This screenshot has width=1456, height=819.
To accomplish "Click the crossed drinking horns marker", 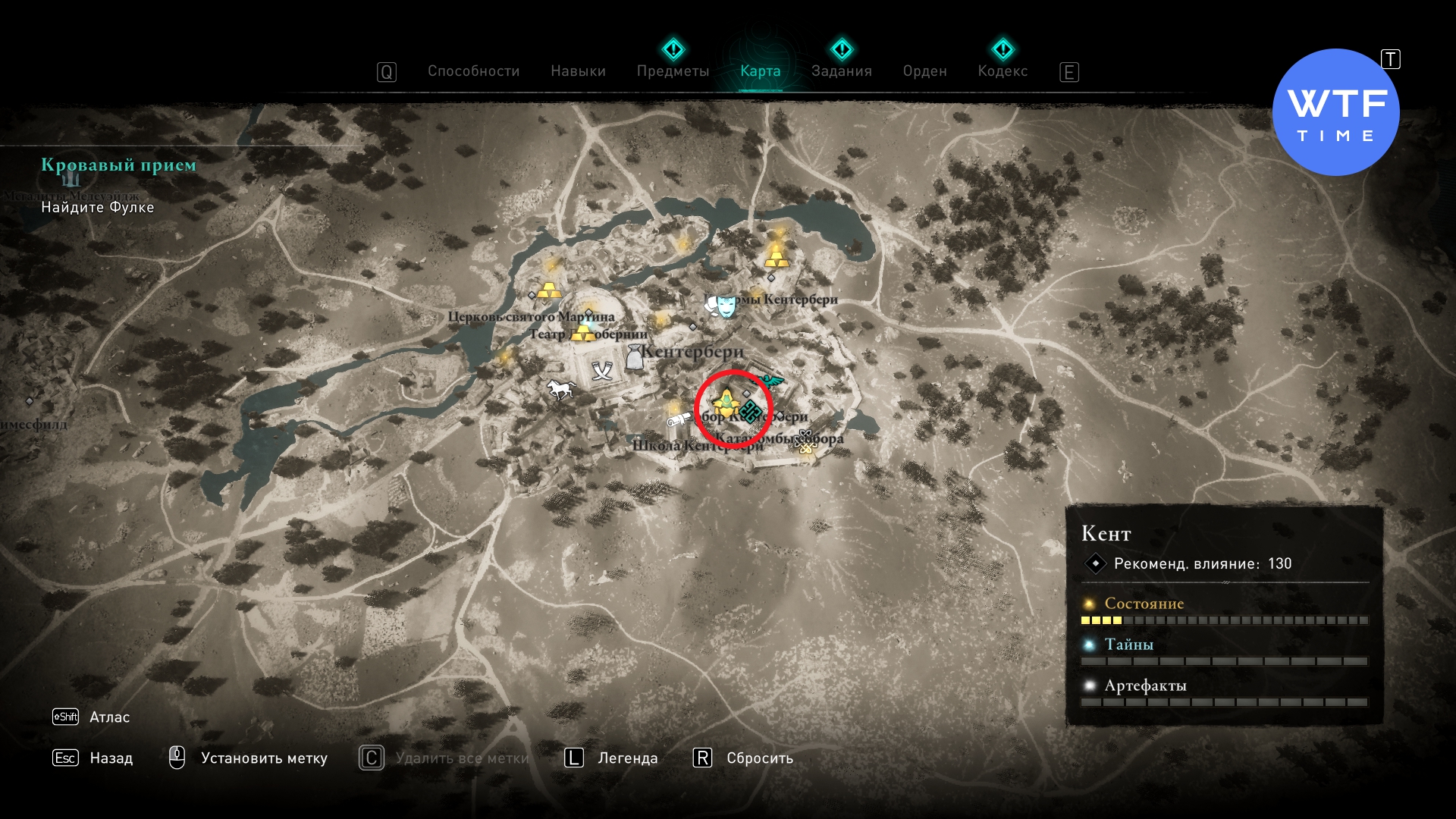I will [602, 371].
